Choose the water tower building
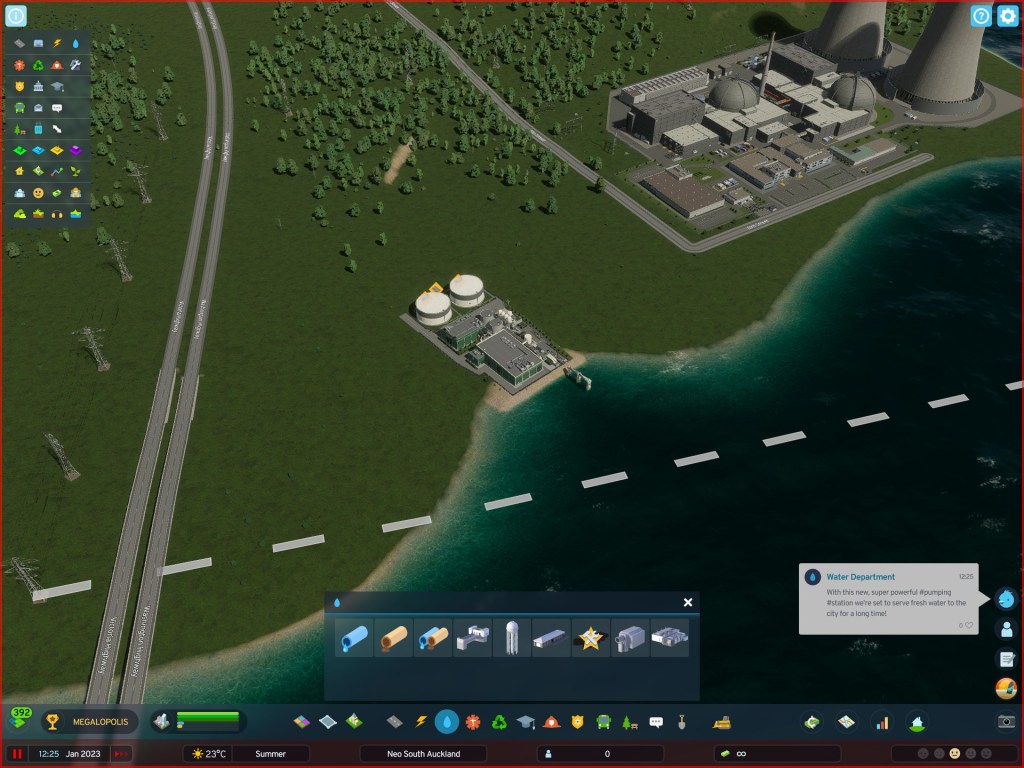The width and height of the screenshot is (1024, 768). pyautogui.click(x=511, y=637)
